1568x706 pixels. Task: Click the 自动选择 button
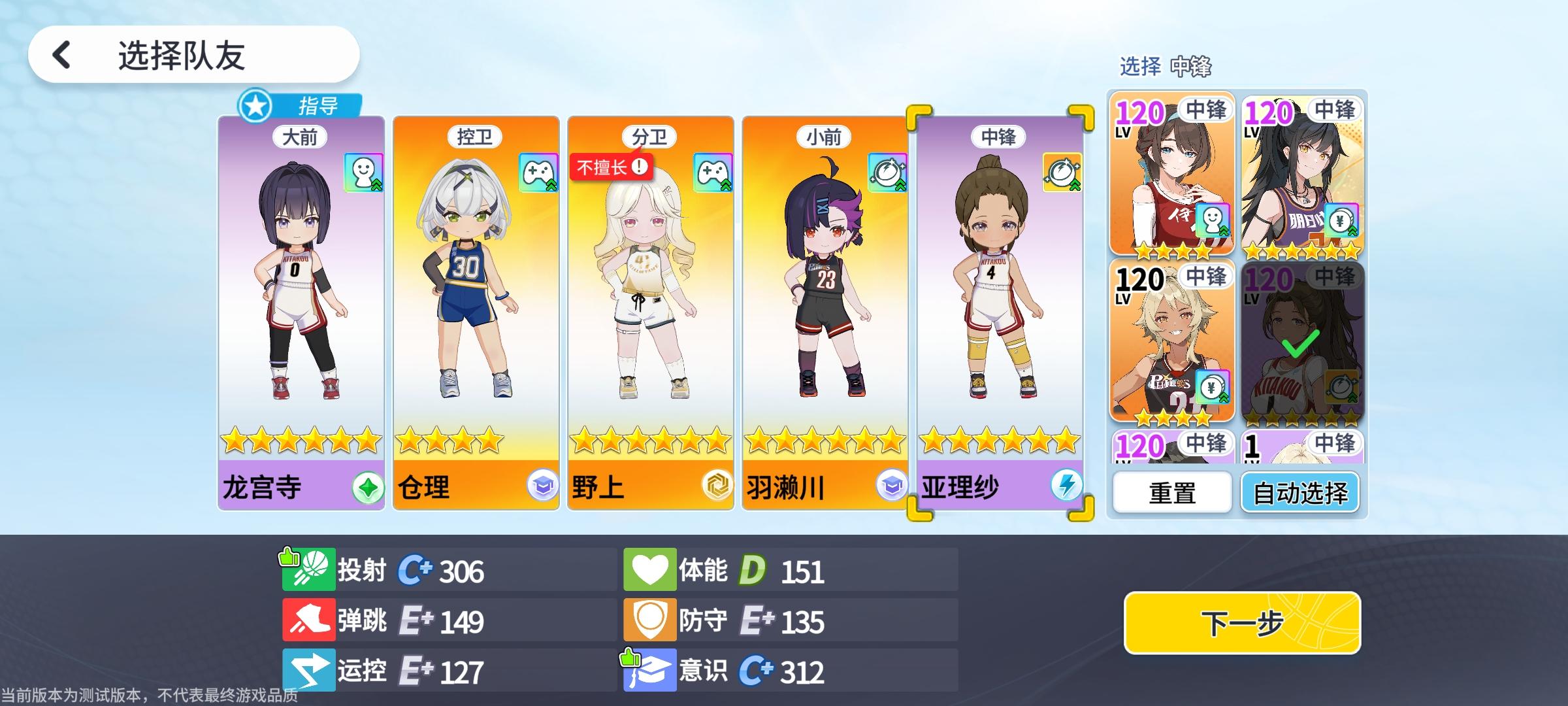tap(1300, 492)
